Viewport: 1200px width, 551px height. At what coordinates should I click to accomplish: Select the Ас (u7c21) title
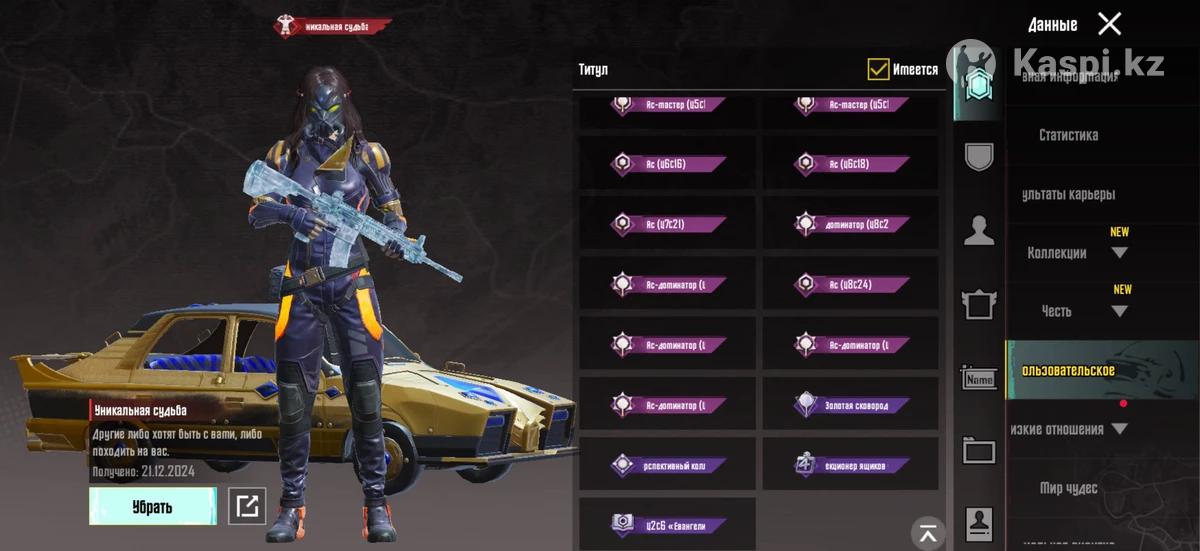pos(667,224)
